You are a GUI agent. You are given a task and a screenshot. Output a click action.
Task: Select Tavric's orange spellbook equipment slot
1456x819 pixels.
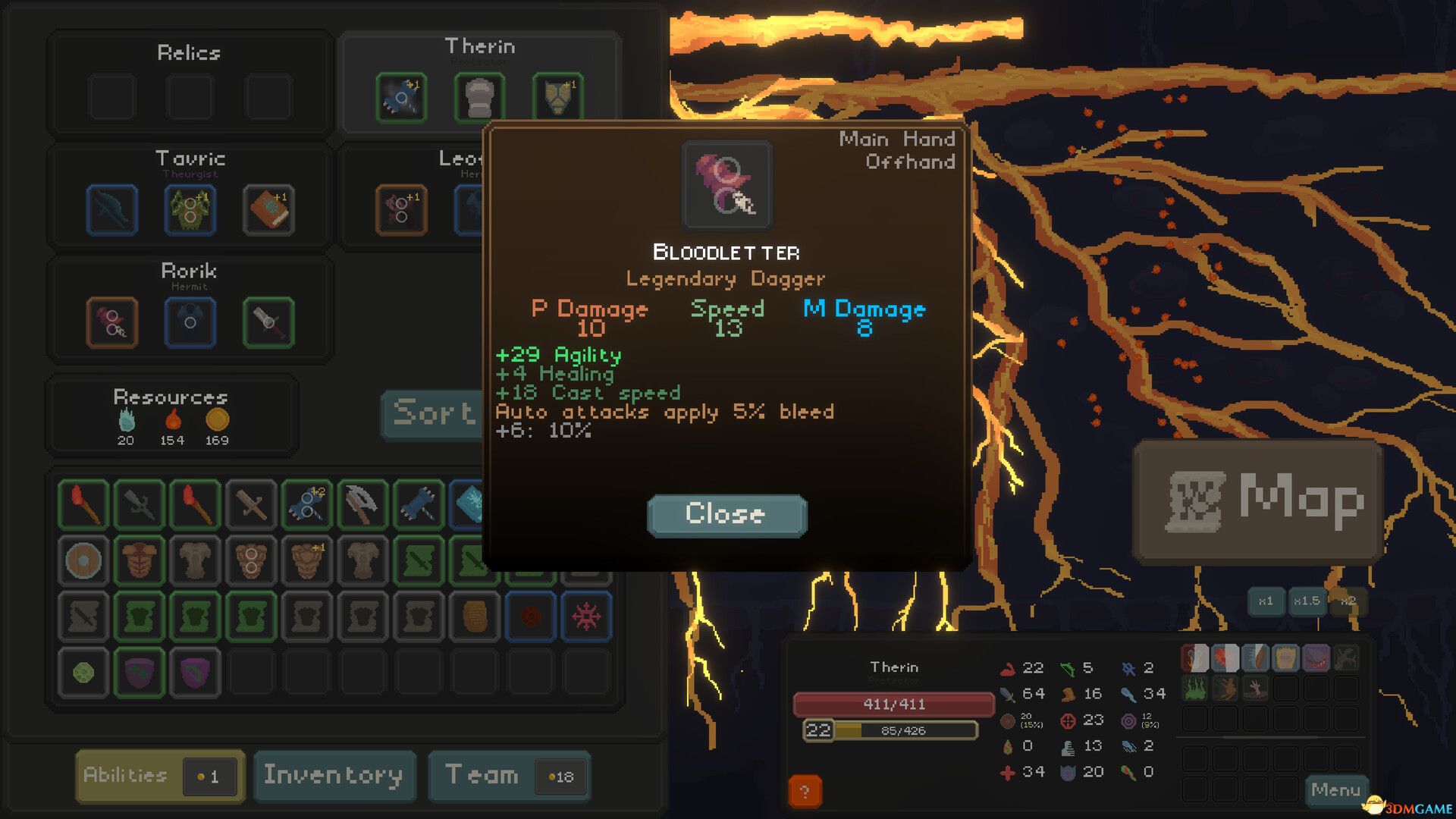(268, 210)
